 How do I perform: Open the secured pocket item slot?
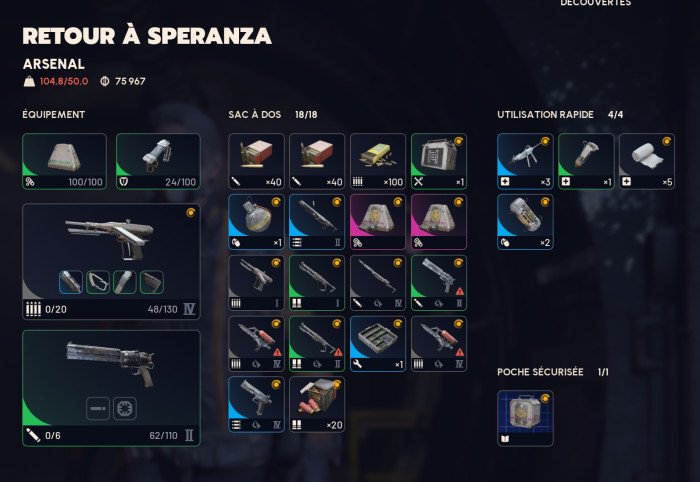pyautogui.click(x=525, y=417)
